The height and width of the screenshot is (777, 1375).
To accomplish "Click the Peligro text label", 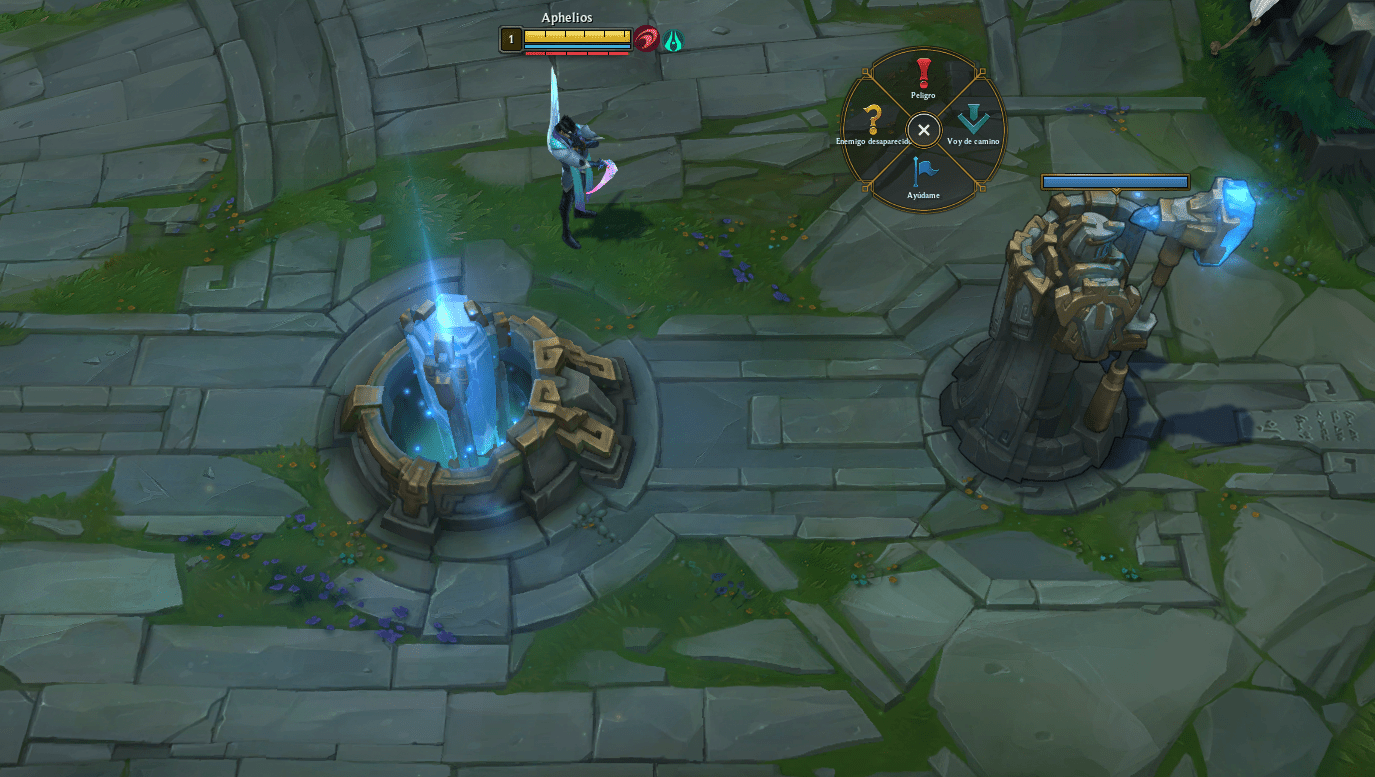I will (x=922, y=95).
